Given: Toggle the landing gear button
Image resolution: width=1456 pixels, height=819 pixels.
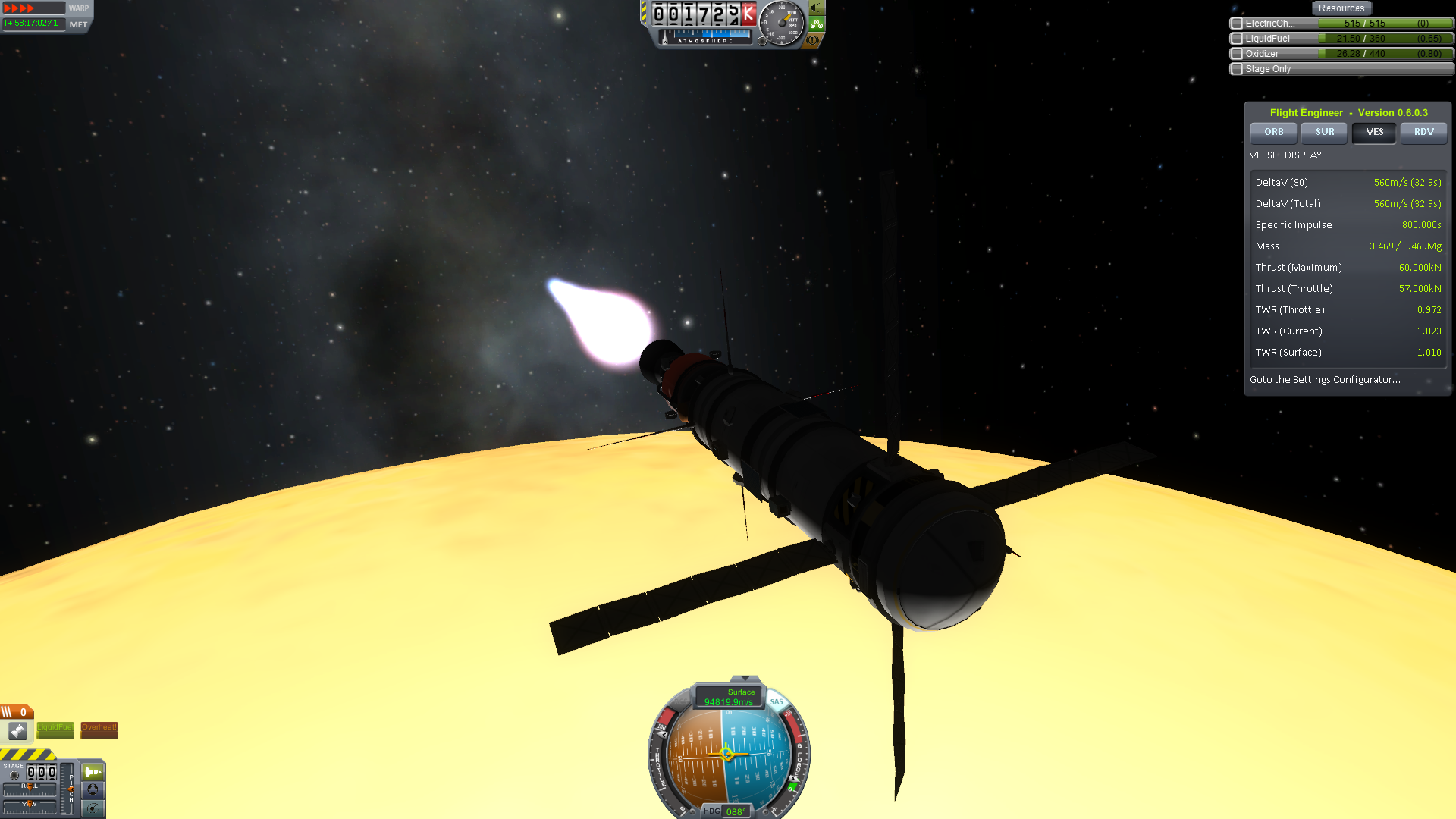Looking at the screenshot, I should pyautogui.click(x=817, y=24).
